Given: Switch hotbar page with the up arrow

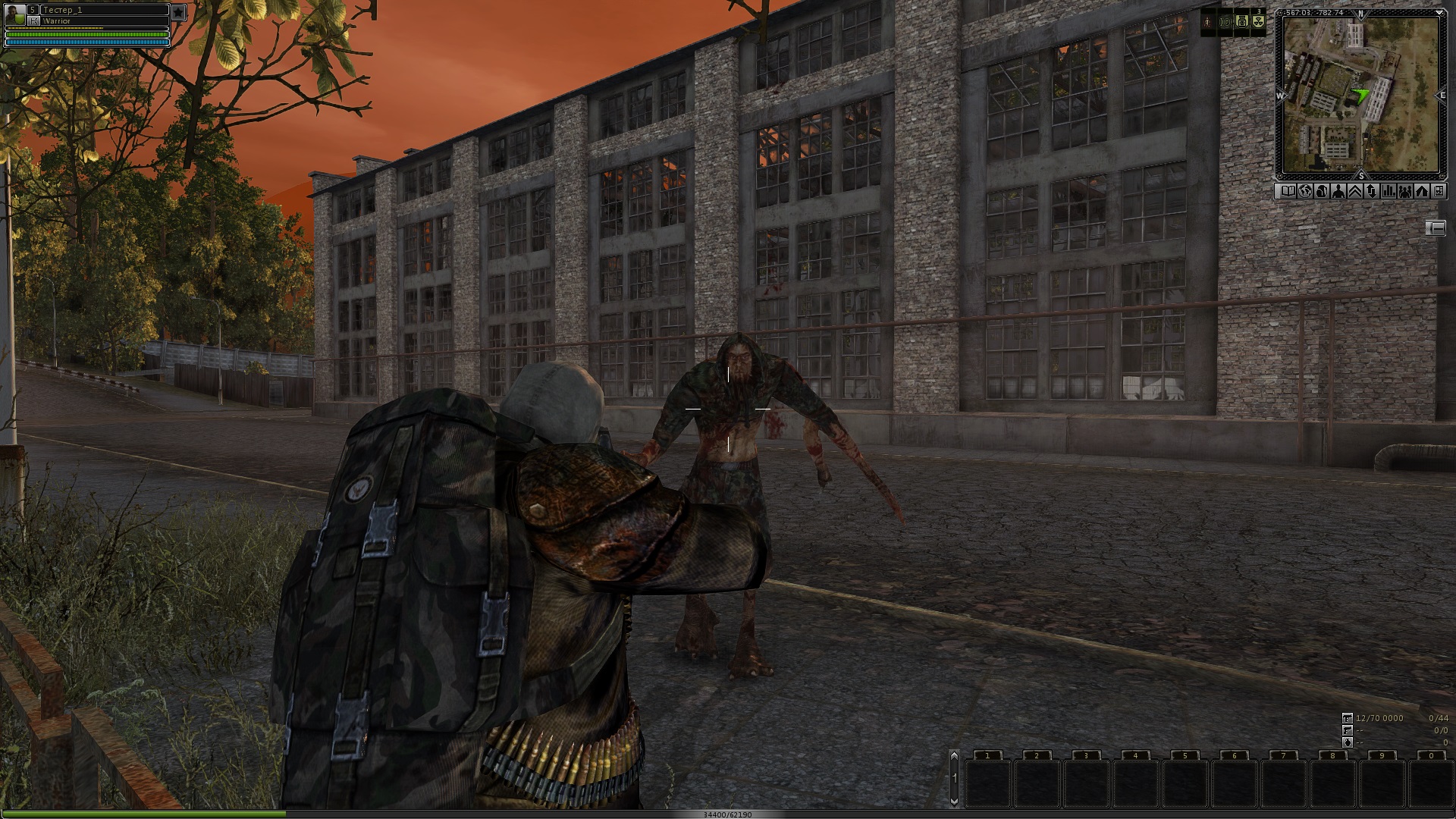Looking at the screenshot, I should (954, 756).
